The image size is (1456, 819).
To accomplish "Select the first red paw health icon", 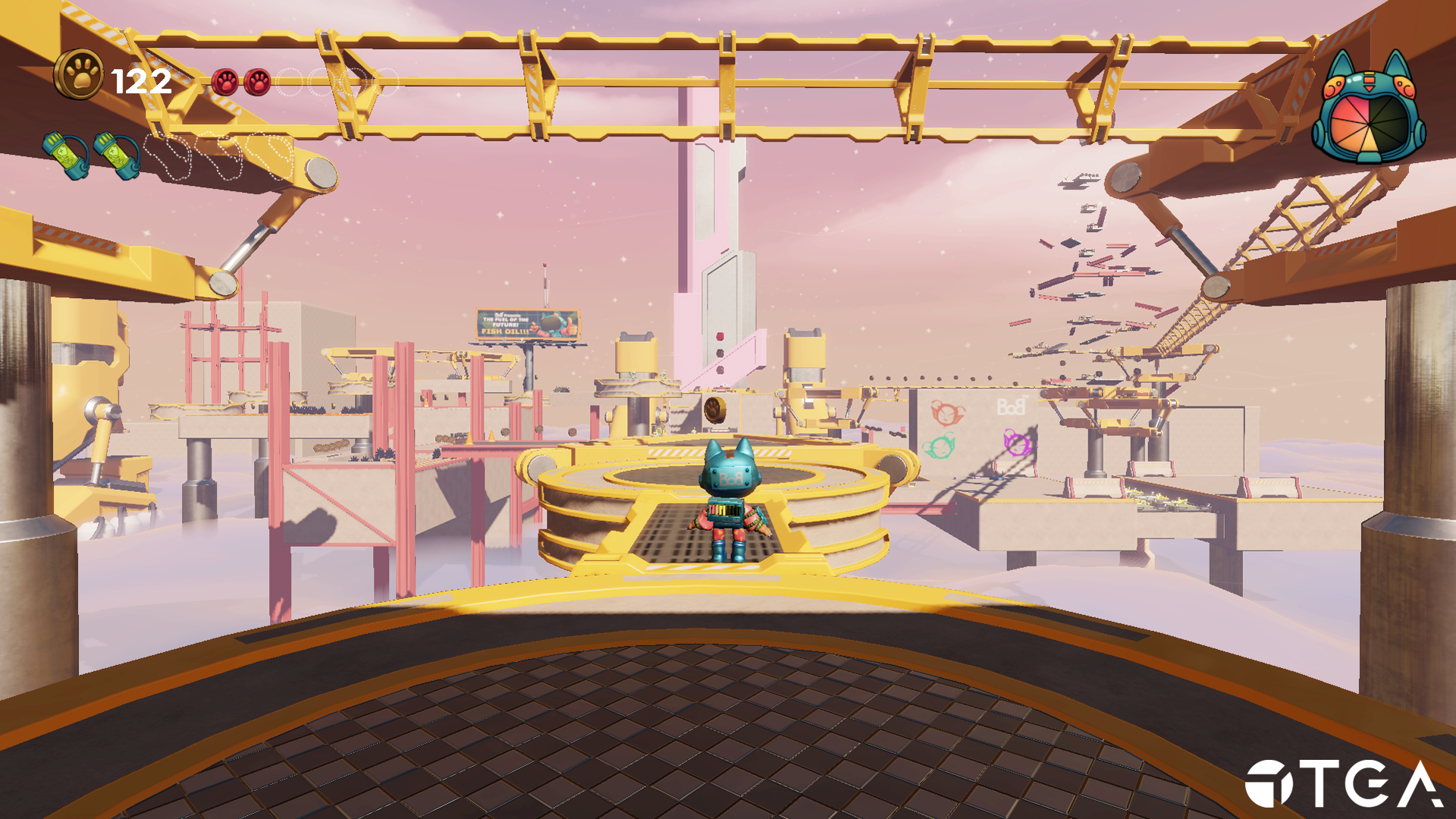I will [x=224, y=81].
